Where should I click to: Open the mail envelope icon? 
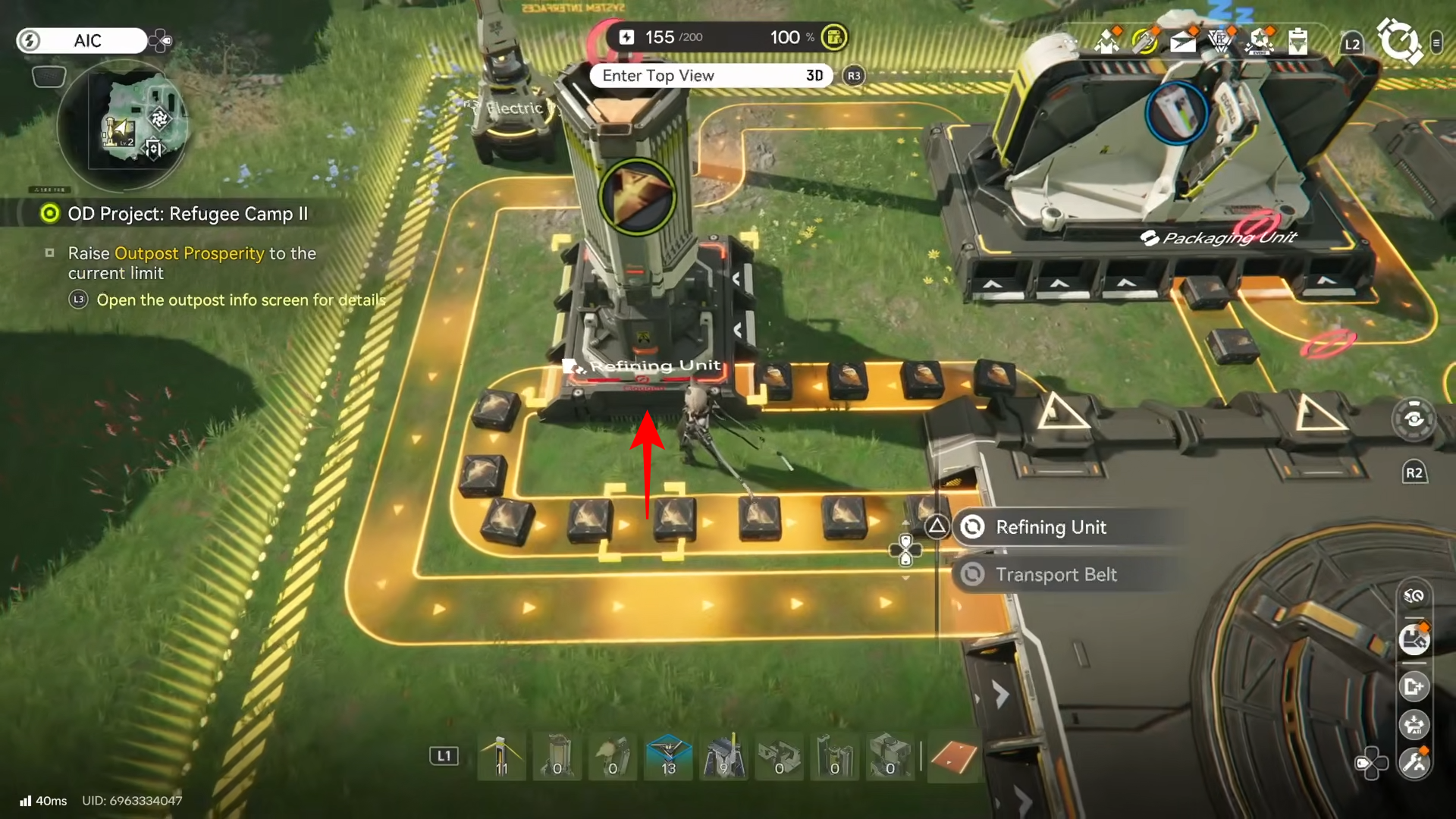coord(1182,42)
